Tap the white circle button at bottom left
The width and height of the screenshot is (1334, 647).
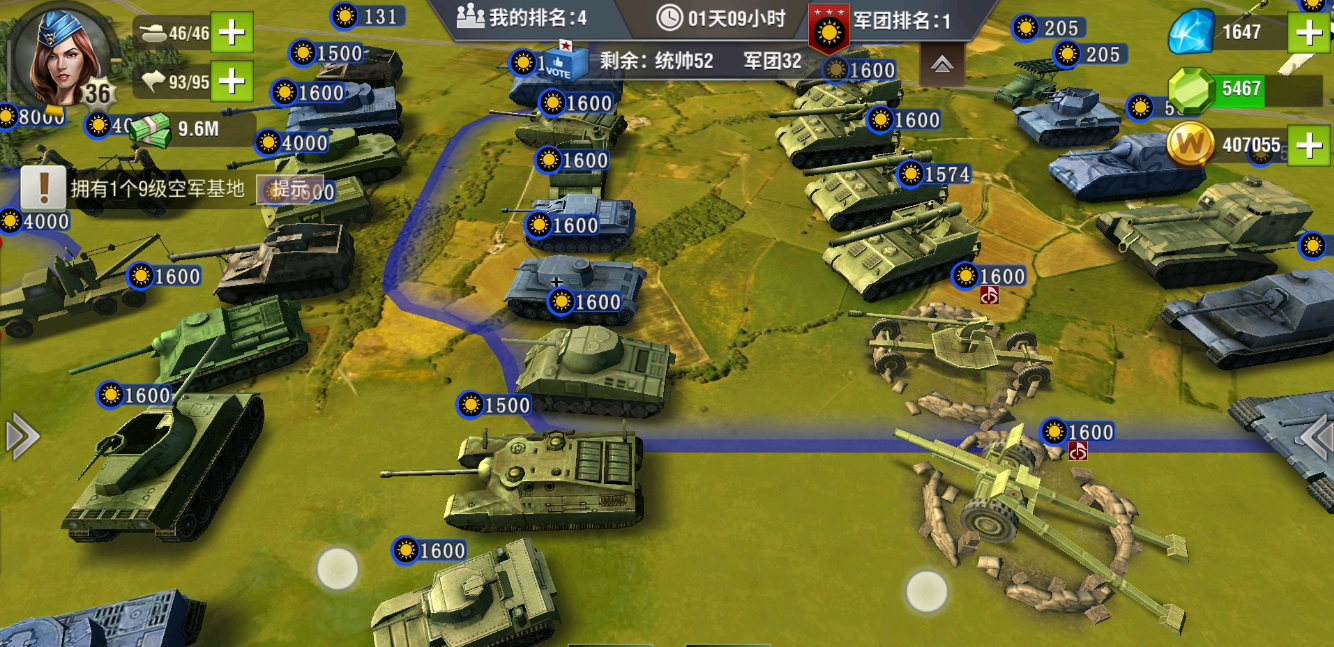coord(337,568)
